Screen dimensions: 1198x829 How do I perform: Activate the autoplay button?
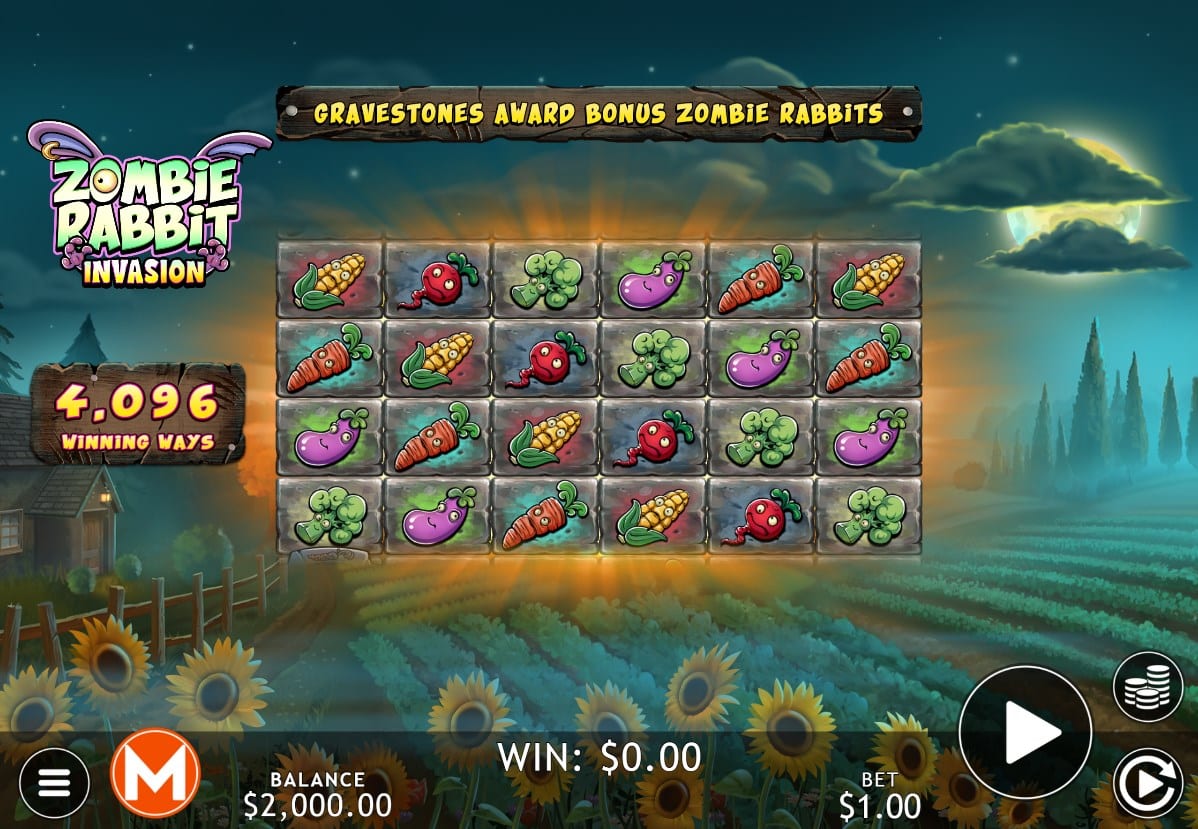click(x=1148, y=783)
